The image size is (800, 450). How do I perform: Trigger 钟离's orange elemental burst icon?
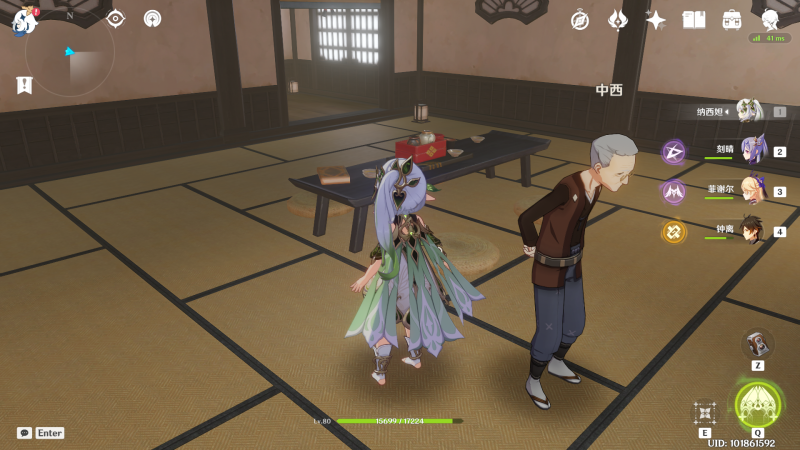pos(674,232)
